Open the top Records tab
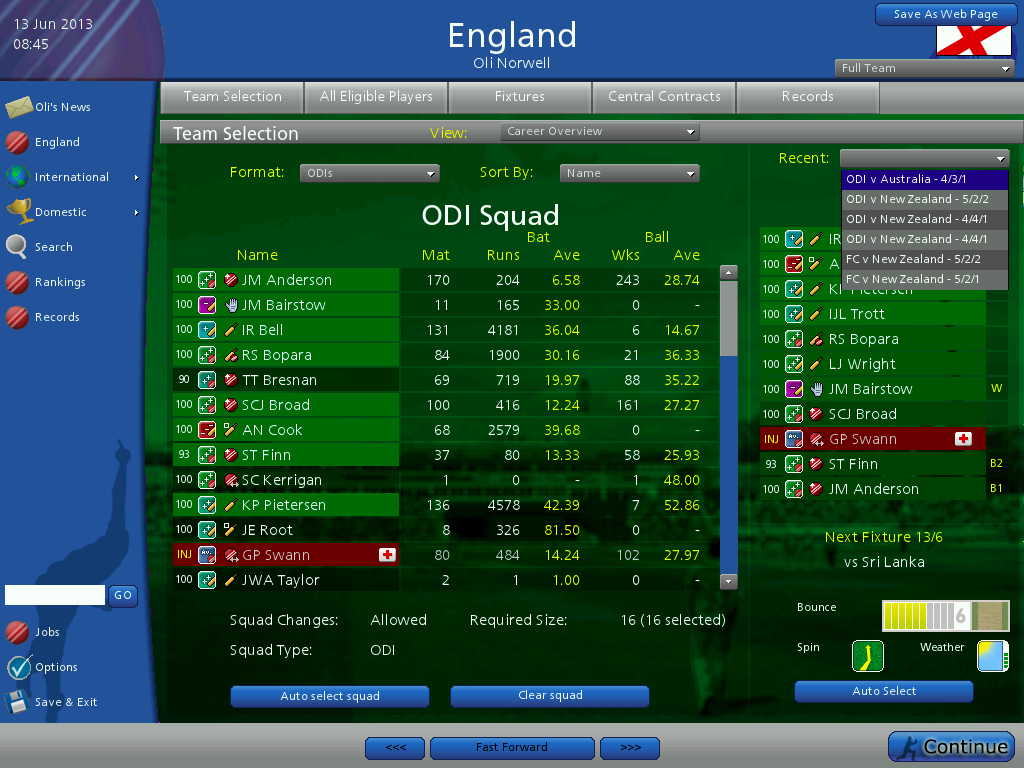Screen dimensions: 1024x768 pos(807,97)
